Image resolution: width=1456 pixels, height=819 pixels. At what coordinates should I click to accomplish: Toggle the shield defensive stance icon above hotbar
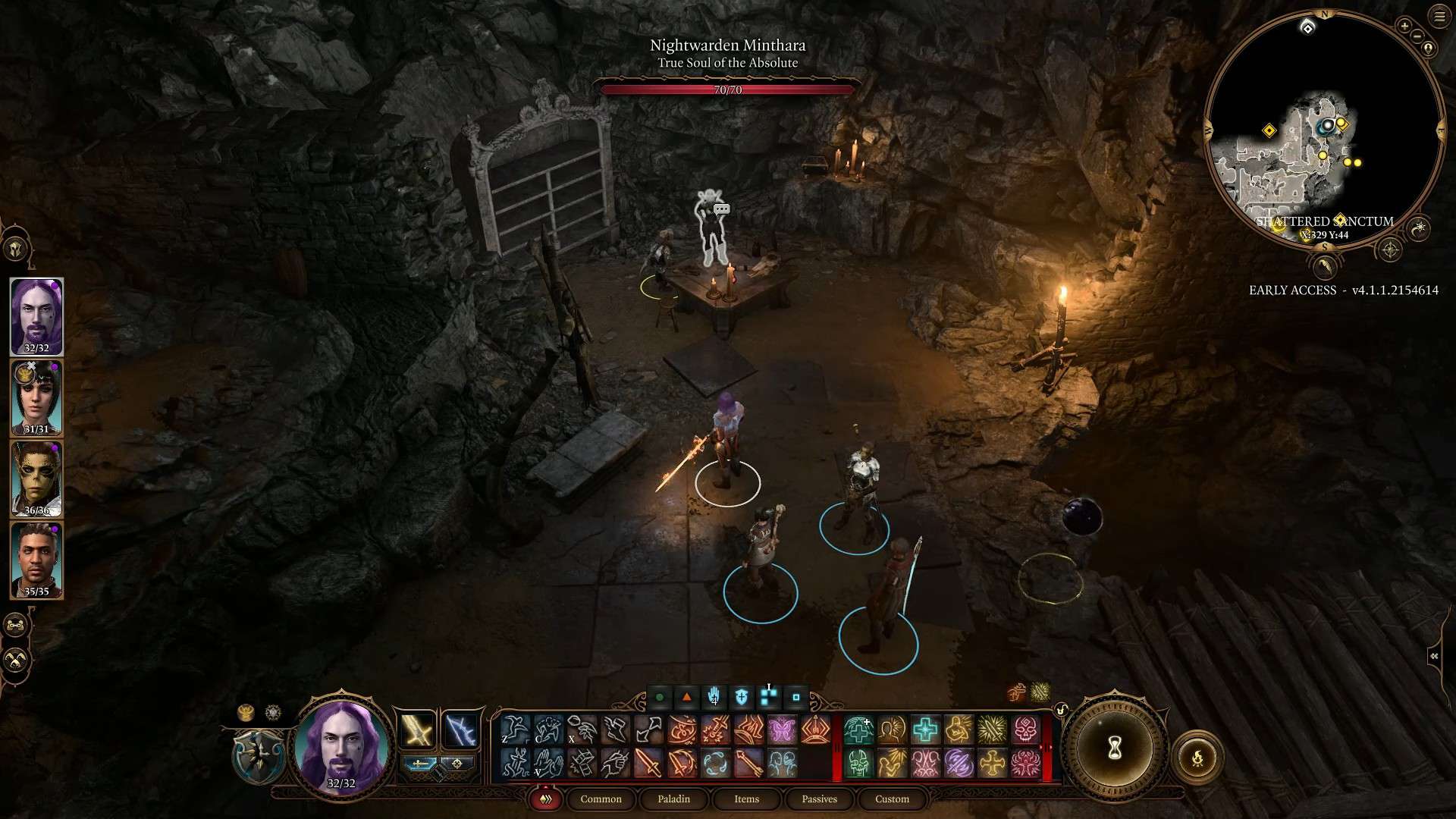click(742, 695)
